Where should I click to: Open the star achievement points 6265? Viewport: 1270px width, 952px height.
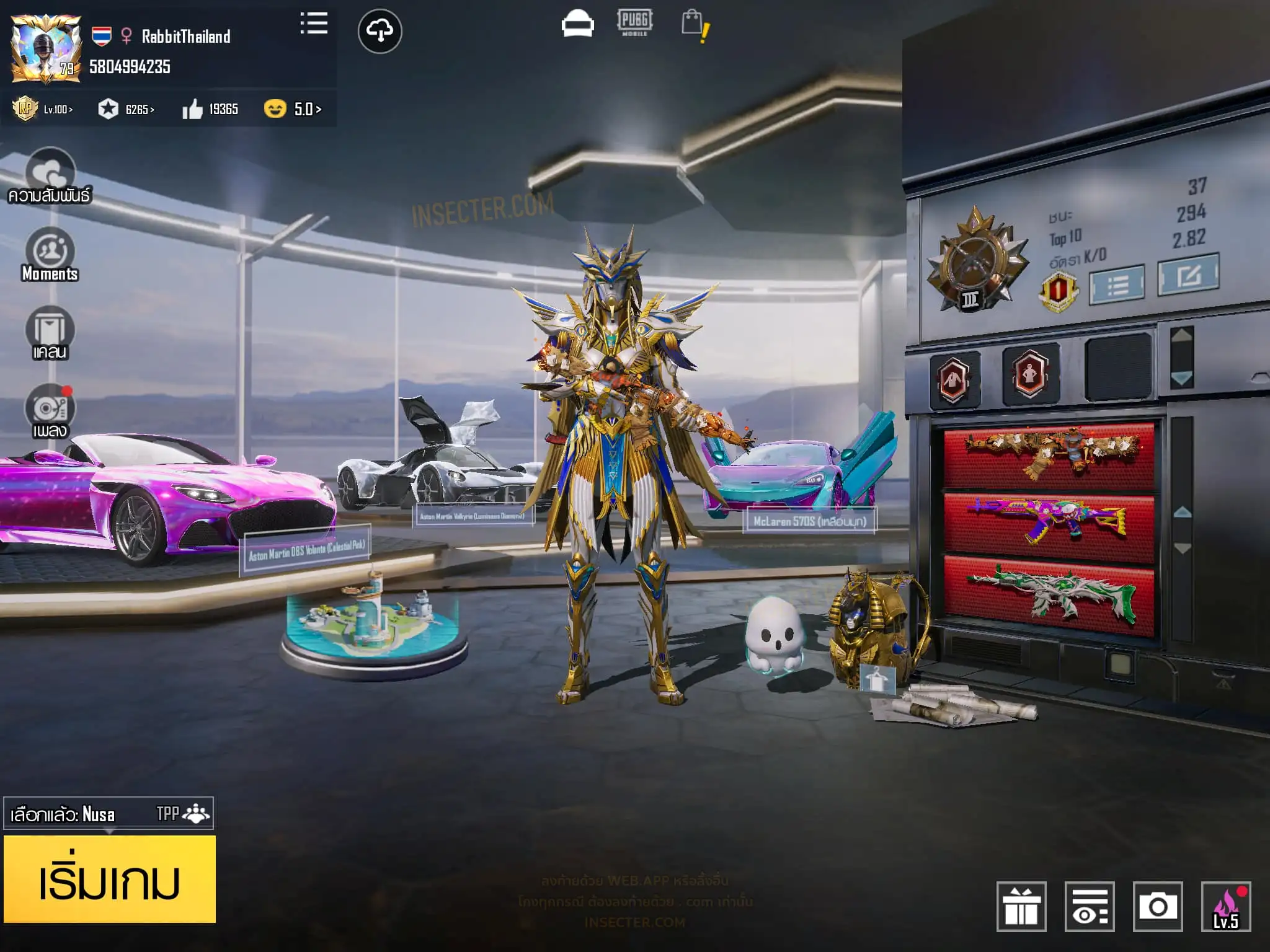click(127, 109)
